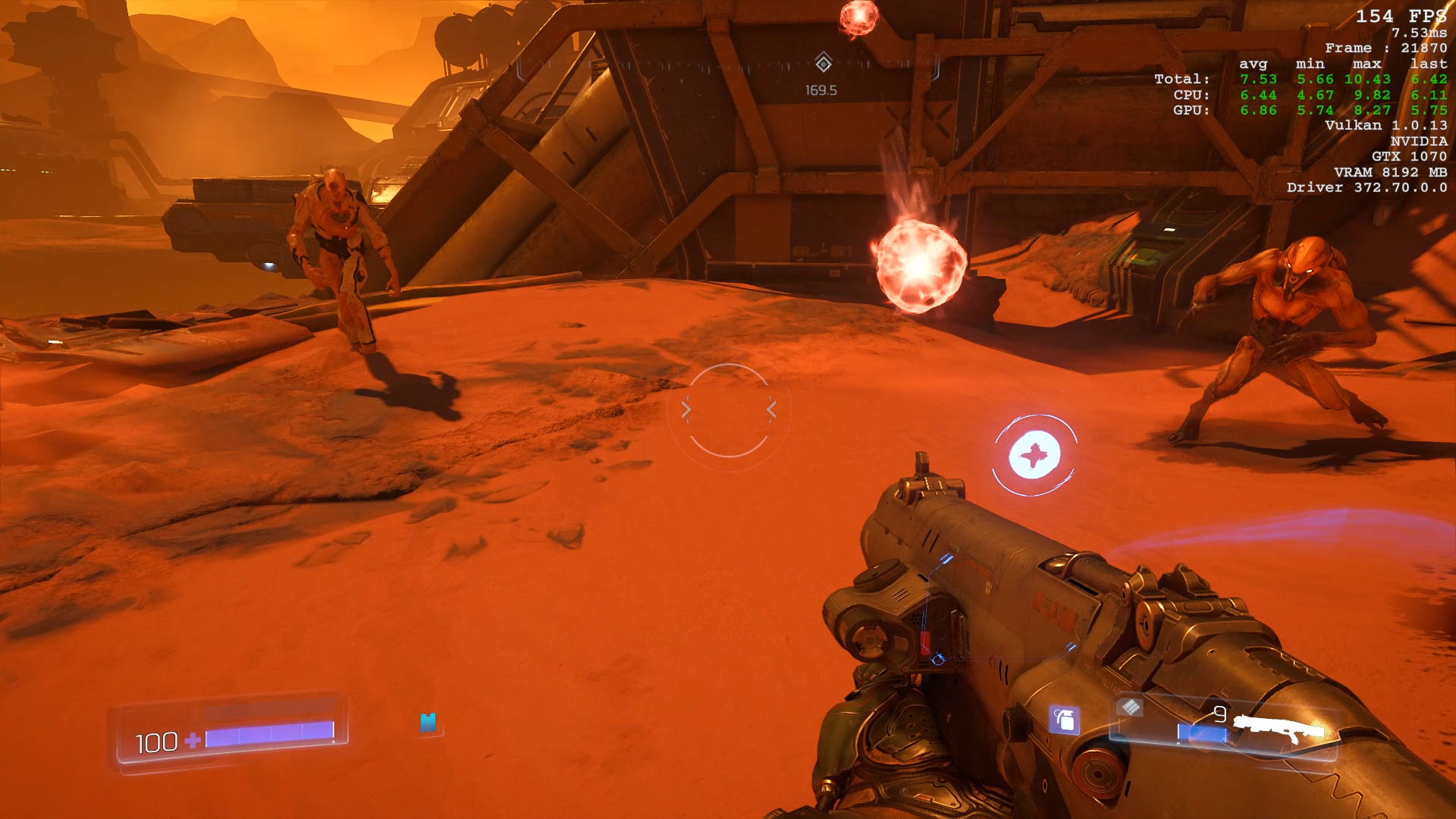The height and width of the screenshot is (819, 1456).
Task: Click the diamond objective marker on the compass
Action: (x=824, y=63)
